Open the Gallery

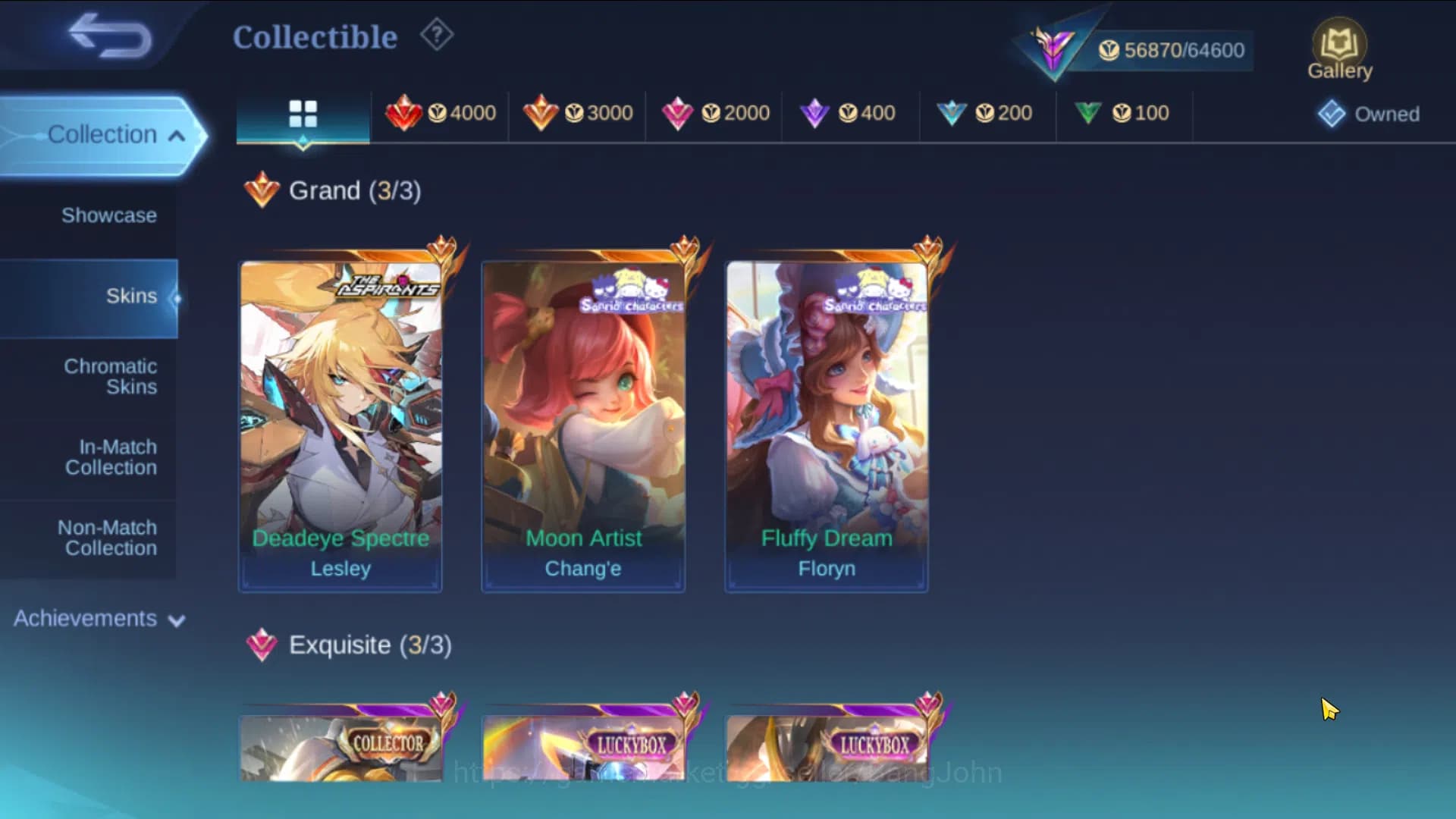[1339, 45]
